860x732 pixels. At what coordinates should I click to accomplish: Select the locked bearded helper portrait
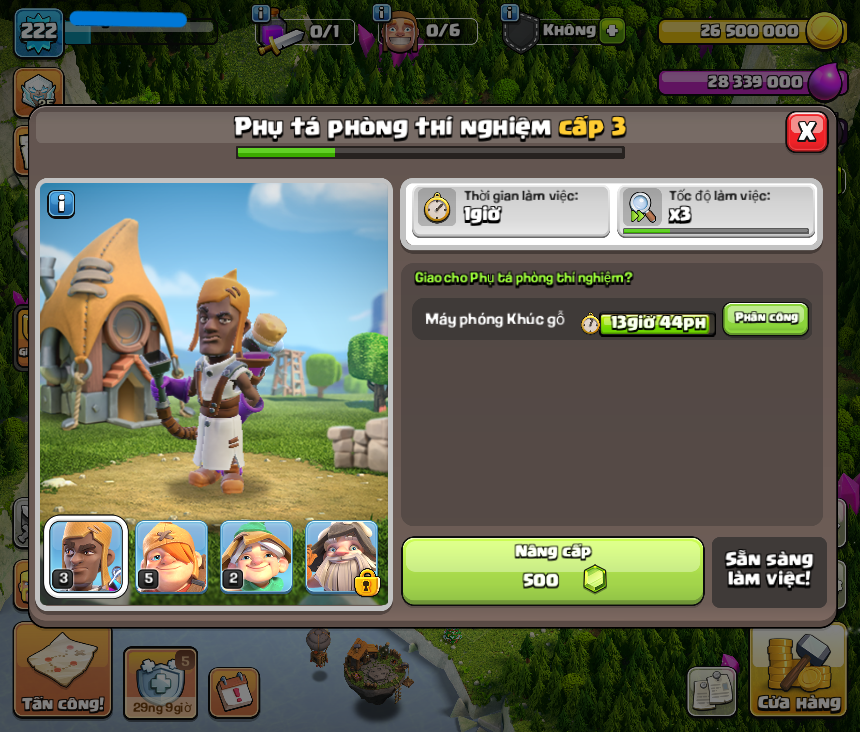tap(341, 556)
